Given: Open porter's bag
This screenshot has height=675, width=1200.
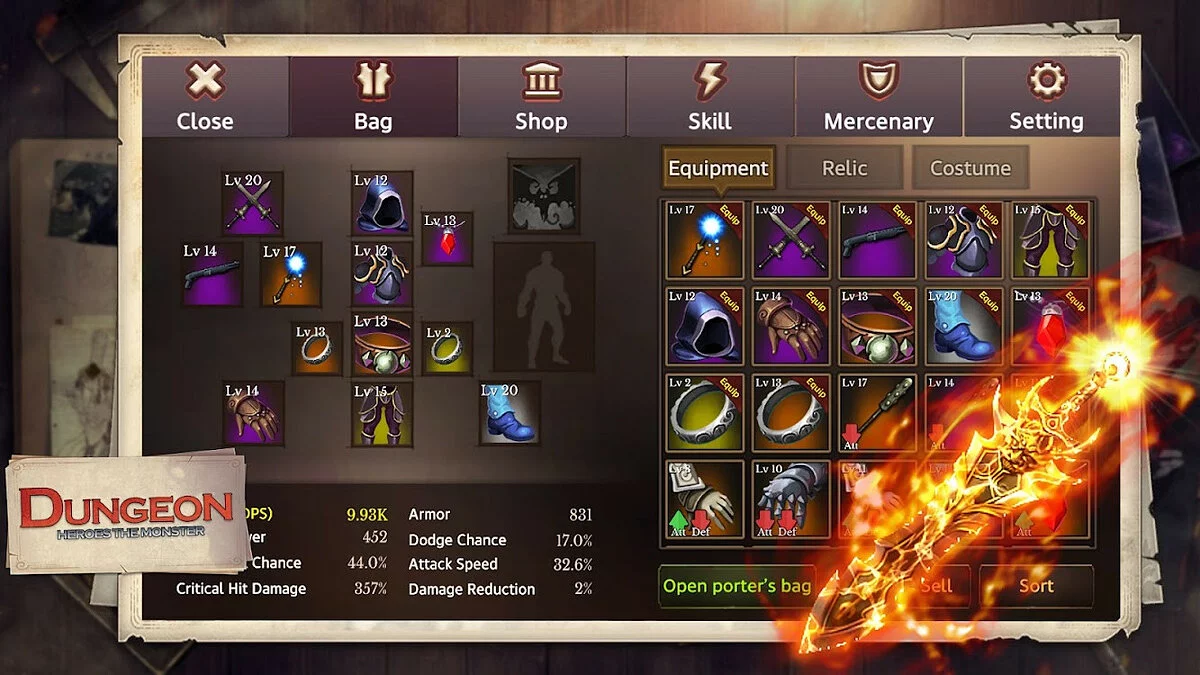Looking at the screenshot, I should (x=737, y=586).
